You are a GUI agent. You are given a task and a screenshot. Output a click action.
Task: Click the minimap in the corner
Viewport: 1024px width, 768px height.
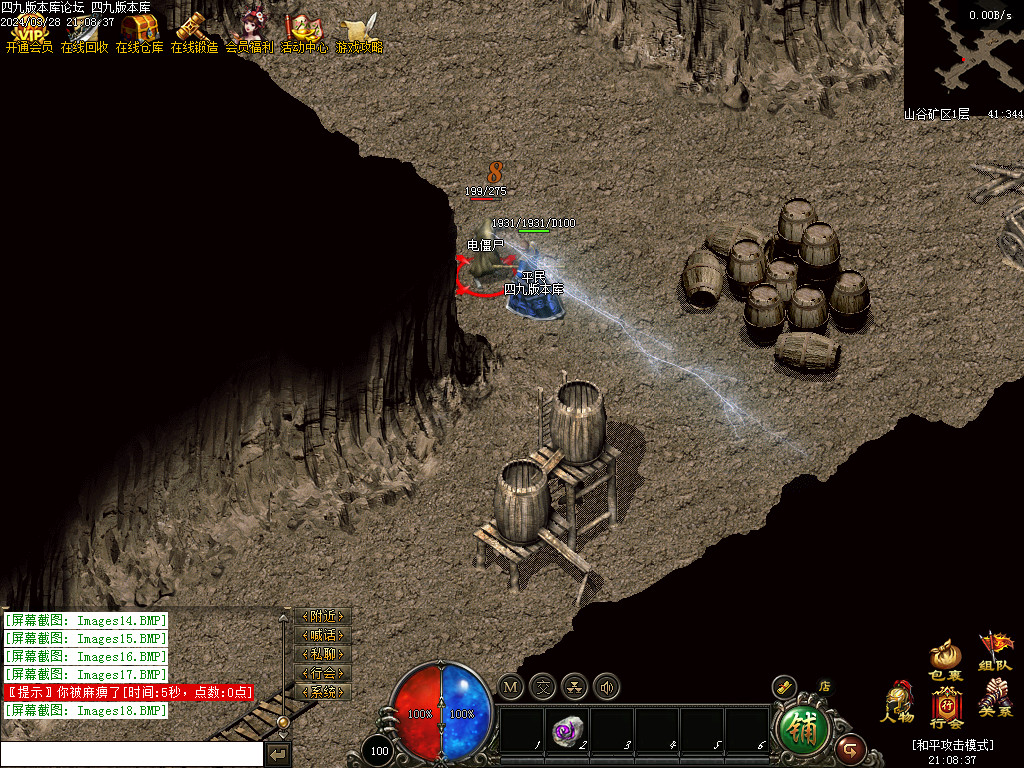point(963,53)
